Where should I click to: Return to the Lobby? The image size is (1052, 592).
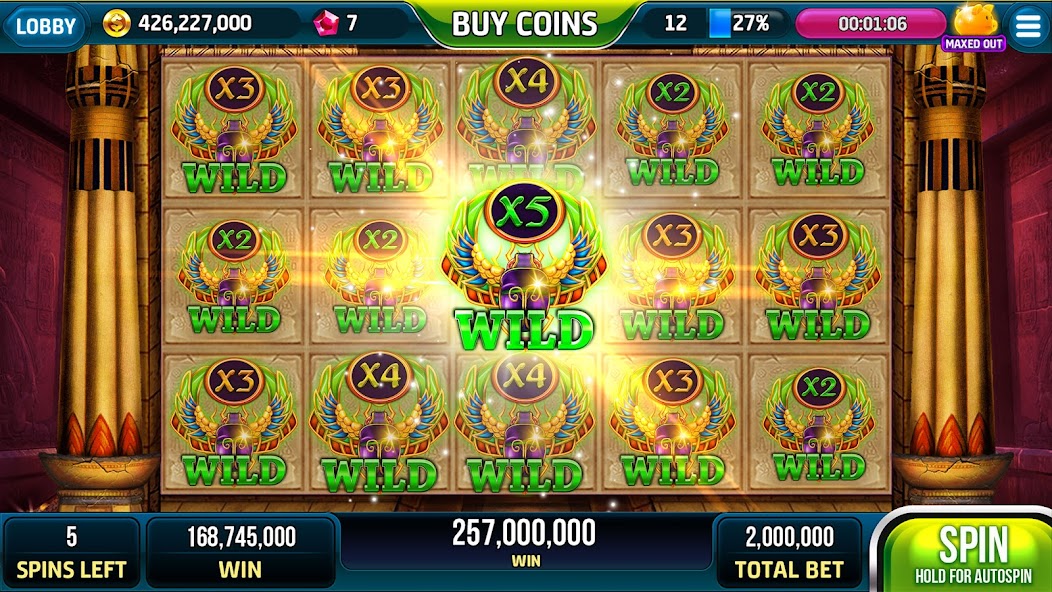point(46,24)
